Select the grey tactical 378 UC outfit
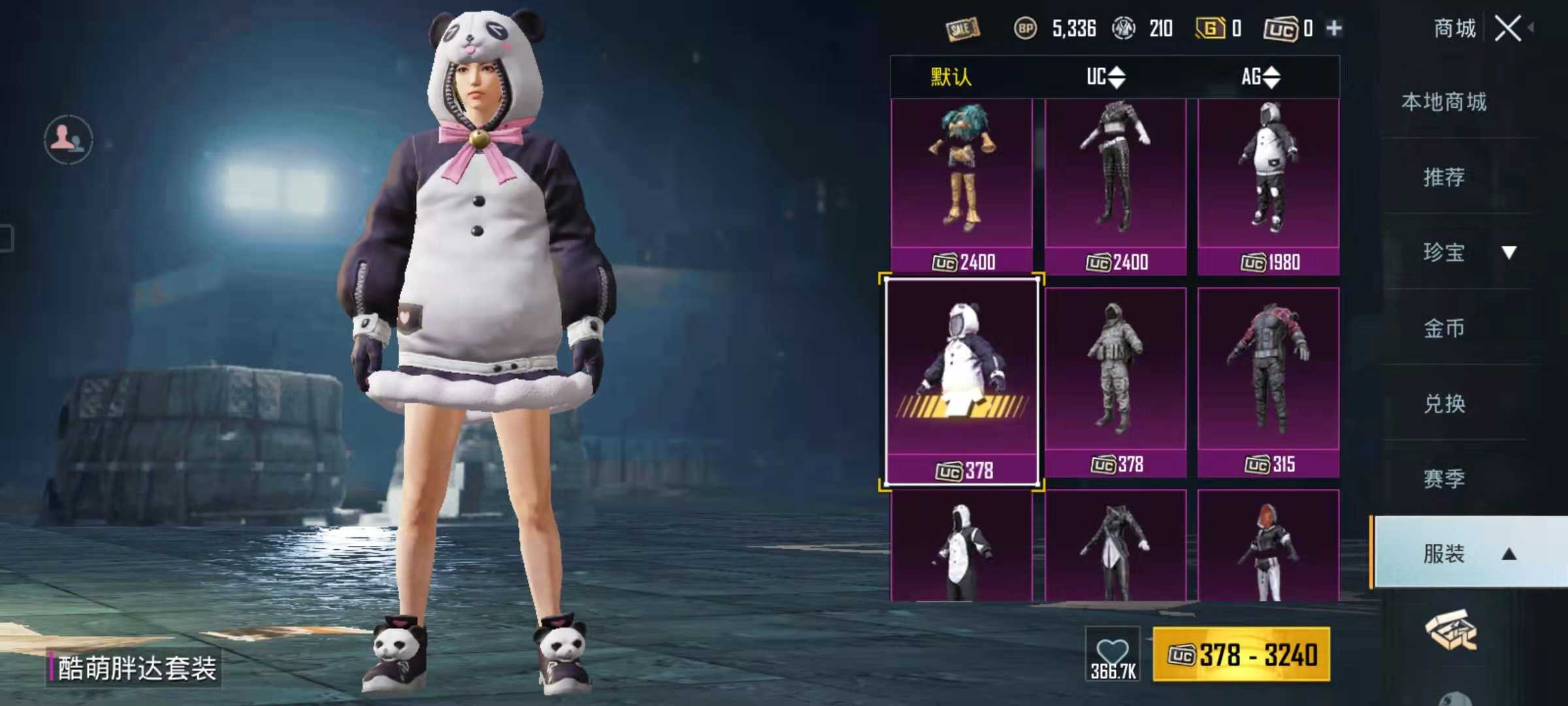This screenshot has height=706, width=1568. click(x=1115, y=382)
